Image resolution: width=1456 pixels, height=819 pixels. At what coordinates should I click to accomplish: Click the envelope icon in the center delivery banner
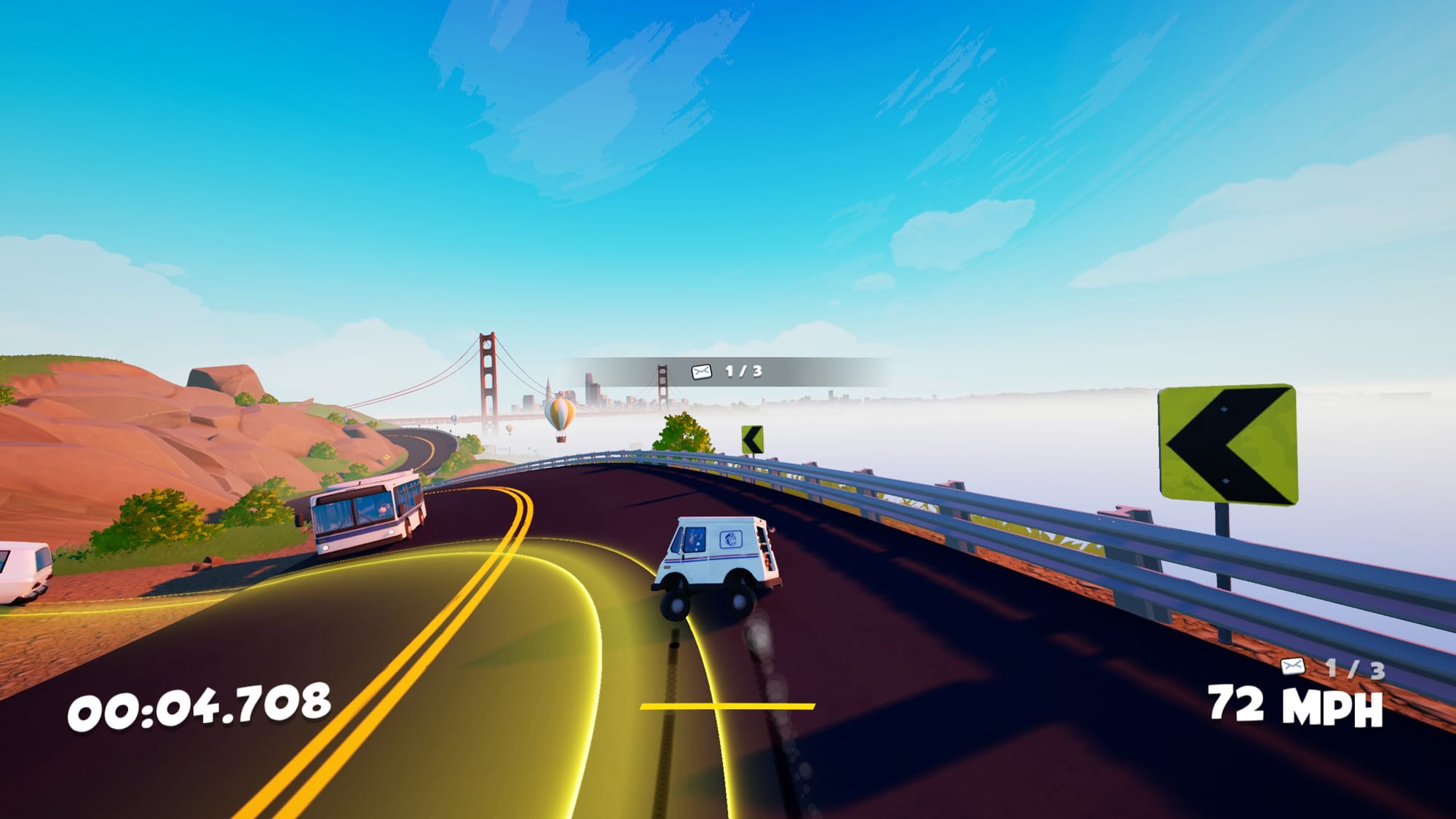tap(701, 372)
